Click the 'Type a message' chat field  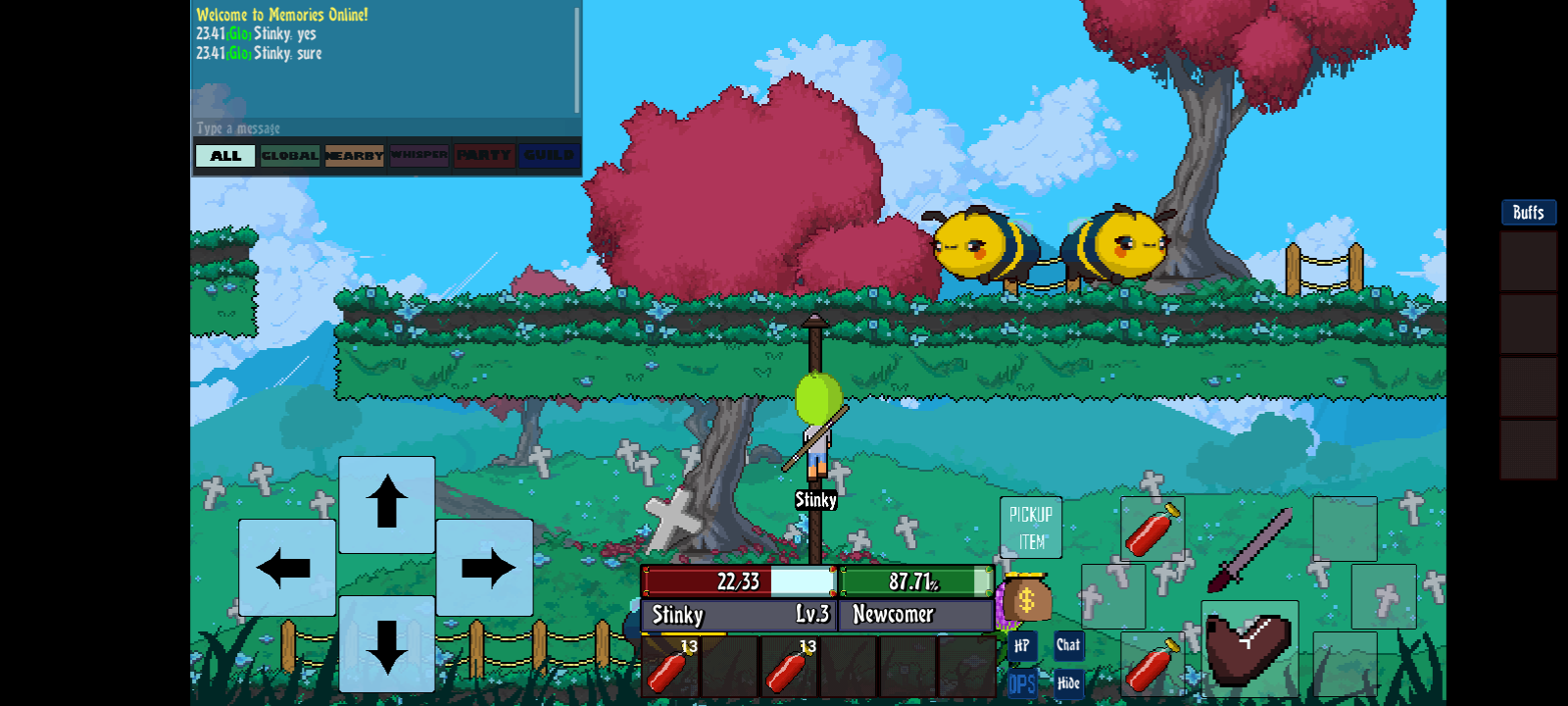(x=382, y=128)
